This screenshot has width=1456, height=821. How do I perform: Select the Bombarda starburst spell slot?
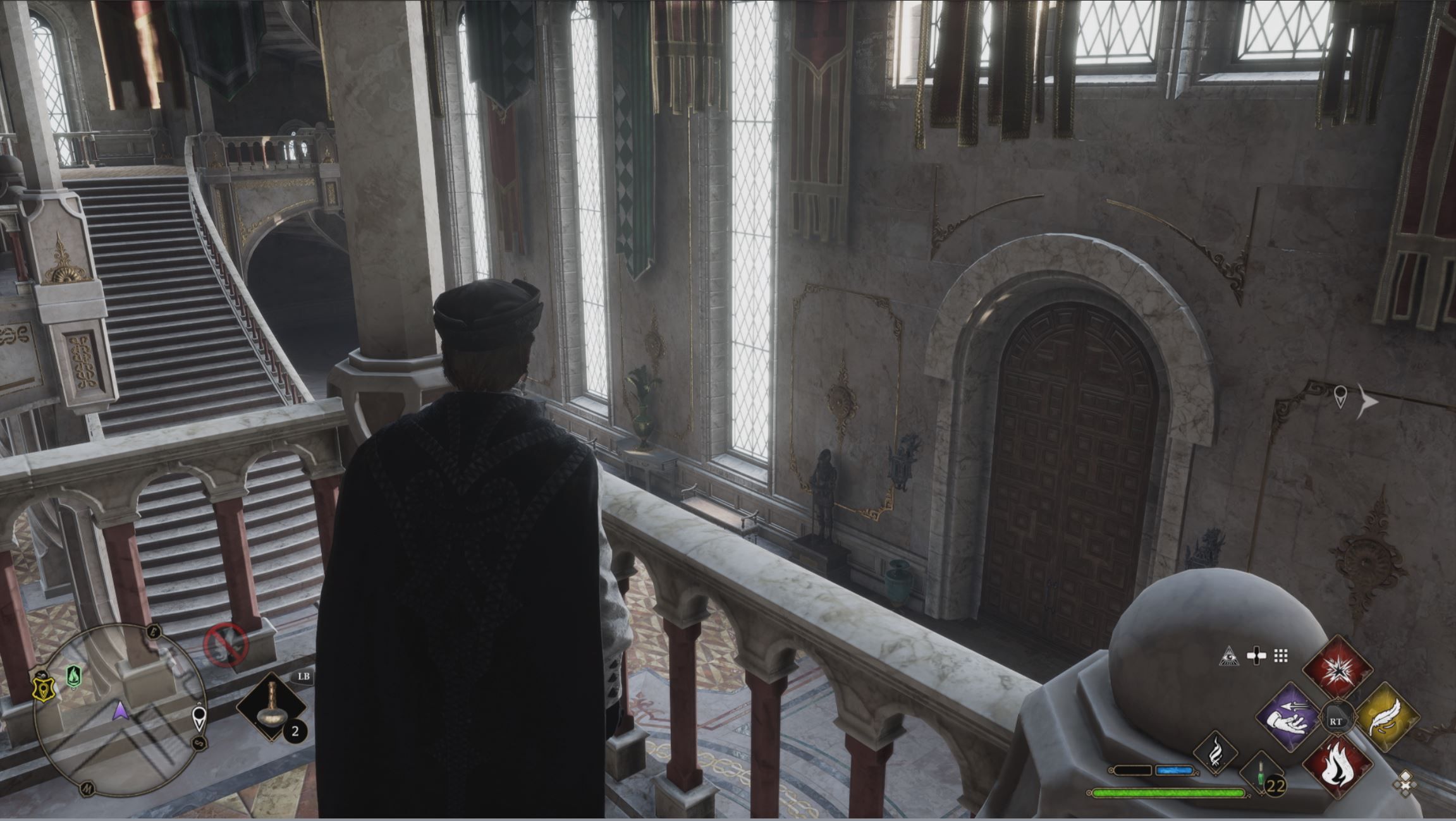tap(1337, 667)
